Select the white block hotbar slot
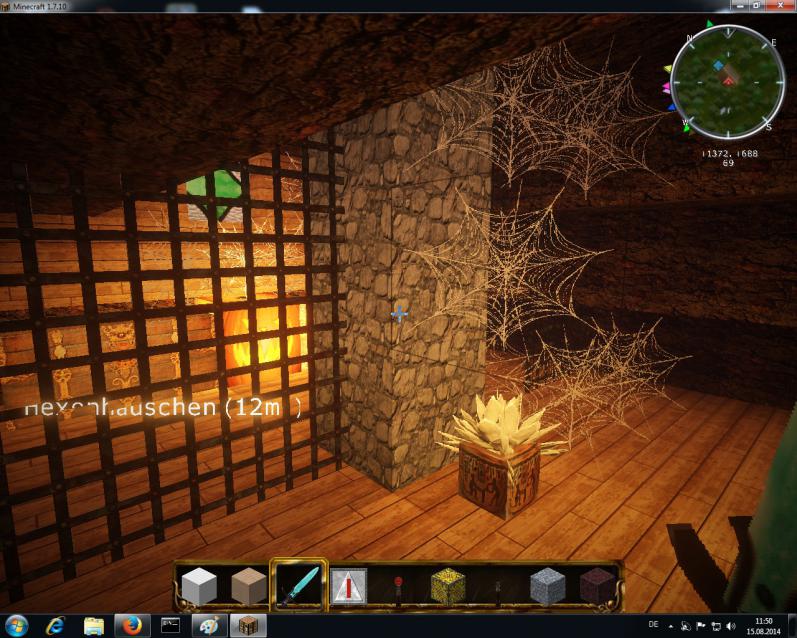 pos(198,584)
